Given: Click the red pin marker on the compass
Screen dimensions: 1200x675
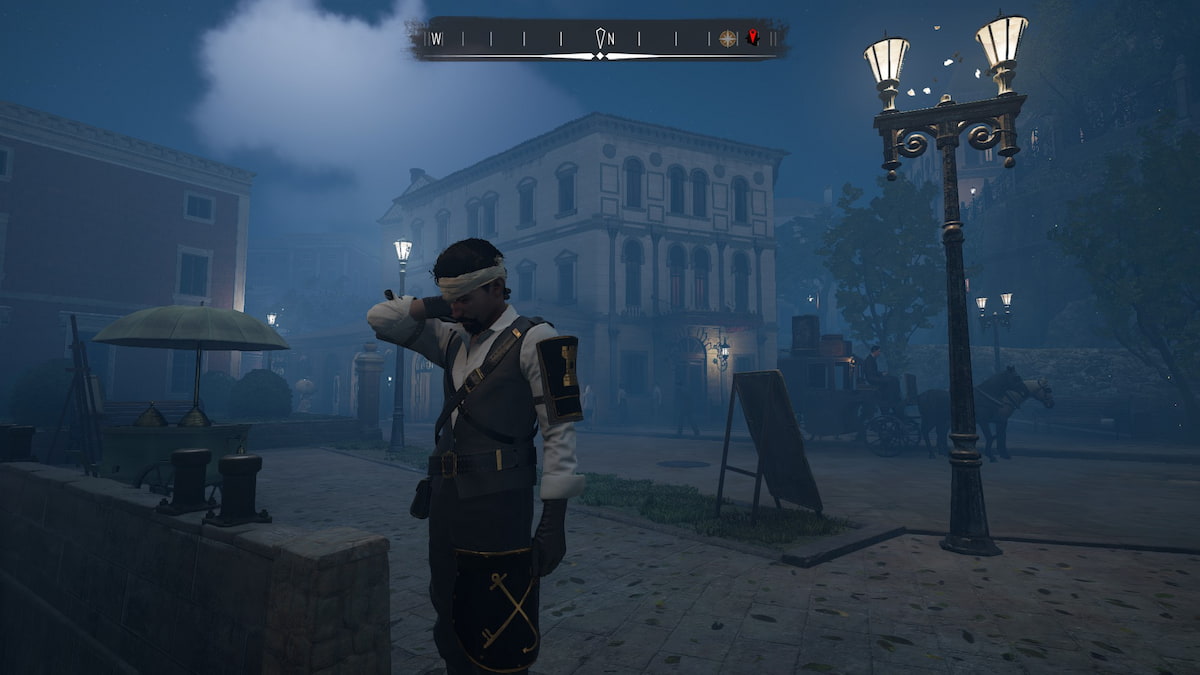Looking at the screenshot, I should click(753, 37).
